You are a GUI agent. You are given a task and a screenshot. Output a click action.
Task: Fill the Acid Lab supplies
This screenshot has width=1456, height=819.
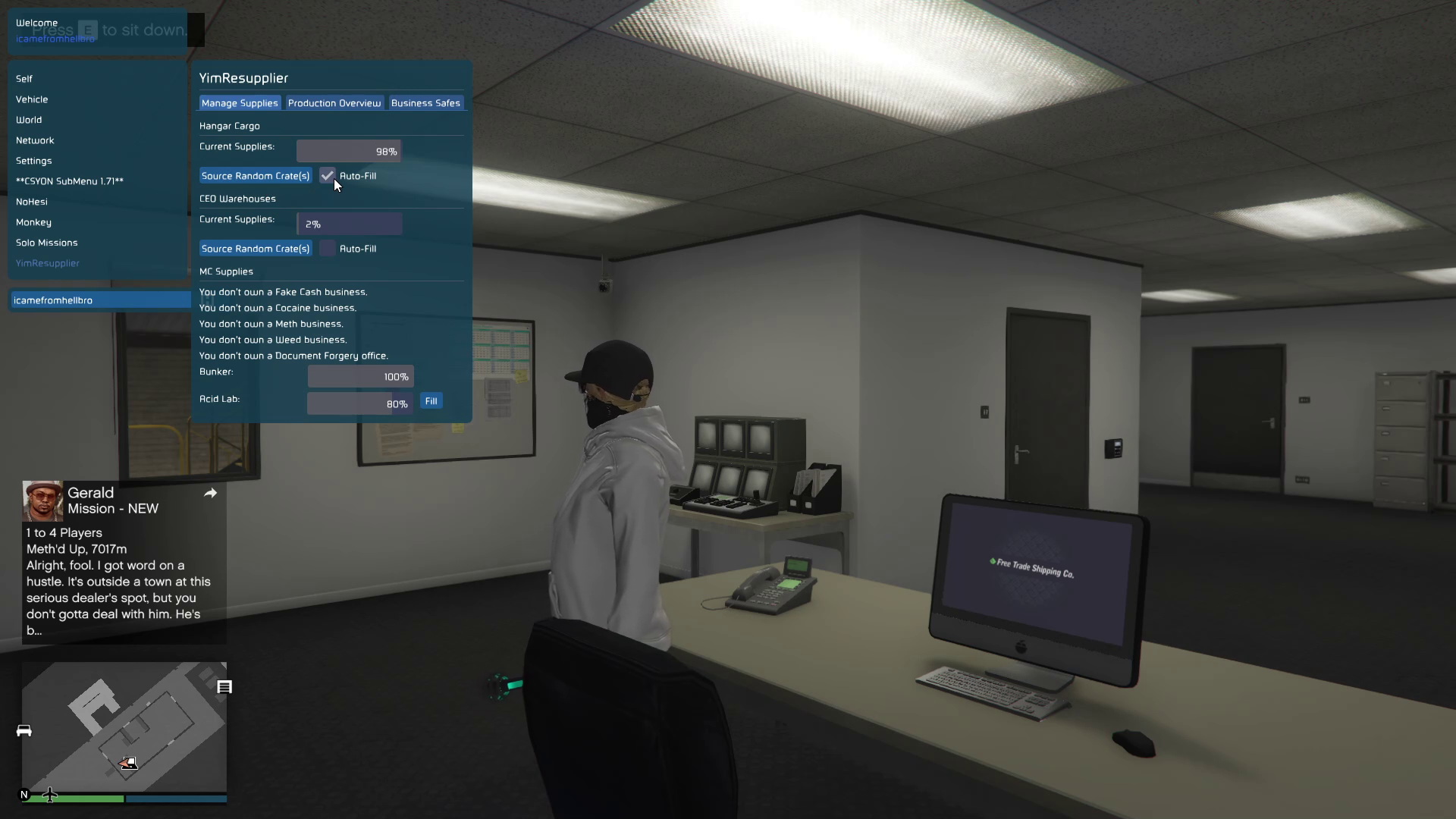(x=431, y=401)
